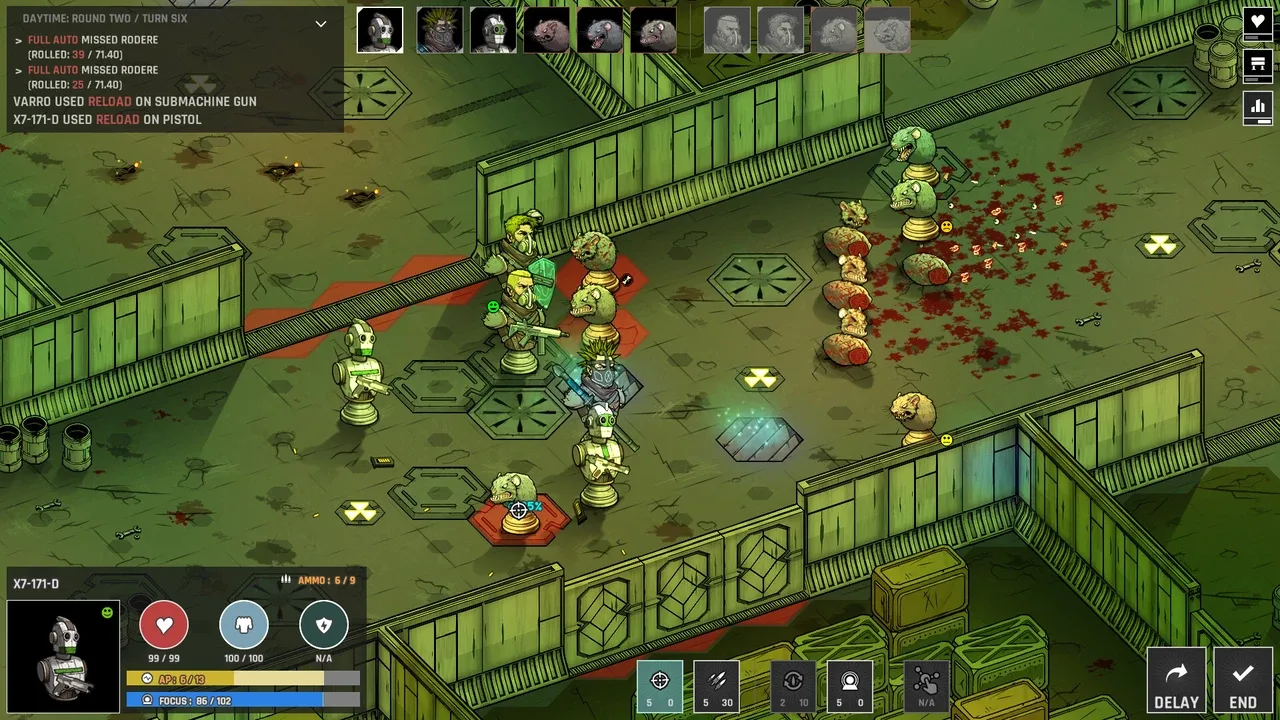The image size is (1280, 720).
Task: Select the highlighted active robot turn portrait
Action: [380, 31]
